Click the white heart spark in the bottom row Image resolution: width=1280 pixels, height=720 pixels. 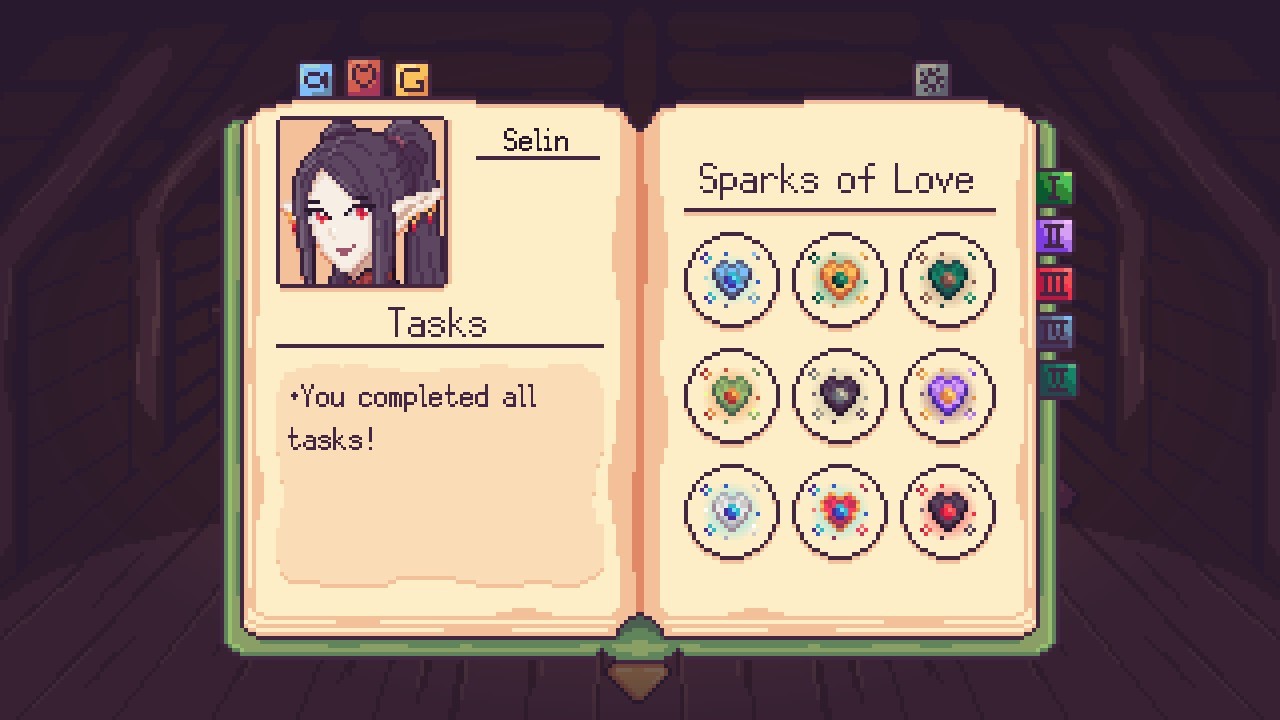point(731,511)
